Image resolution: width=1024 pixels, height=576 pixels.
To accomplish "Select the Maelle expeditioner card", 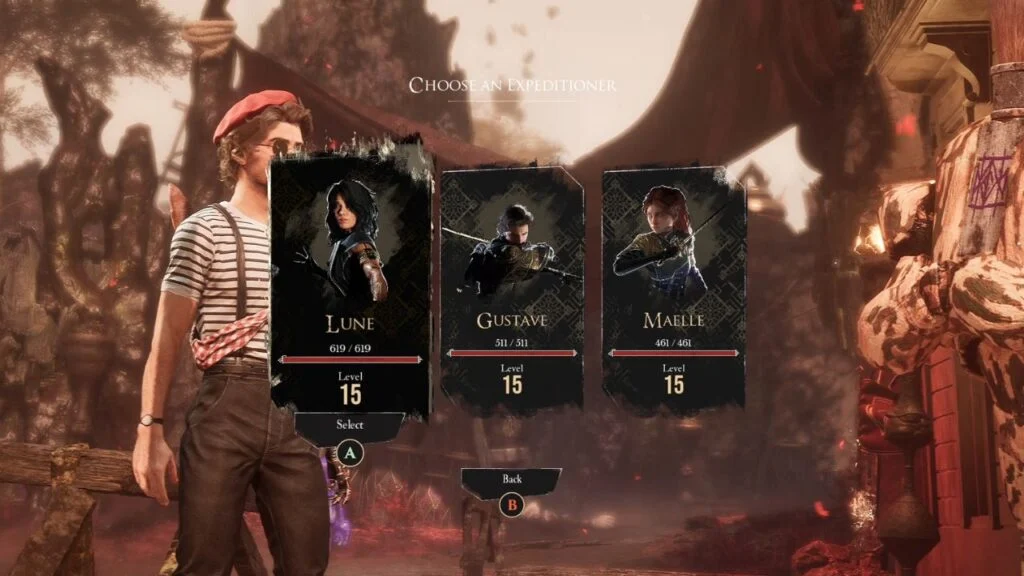I will 673,290.
